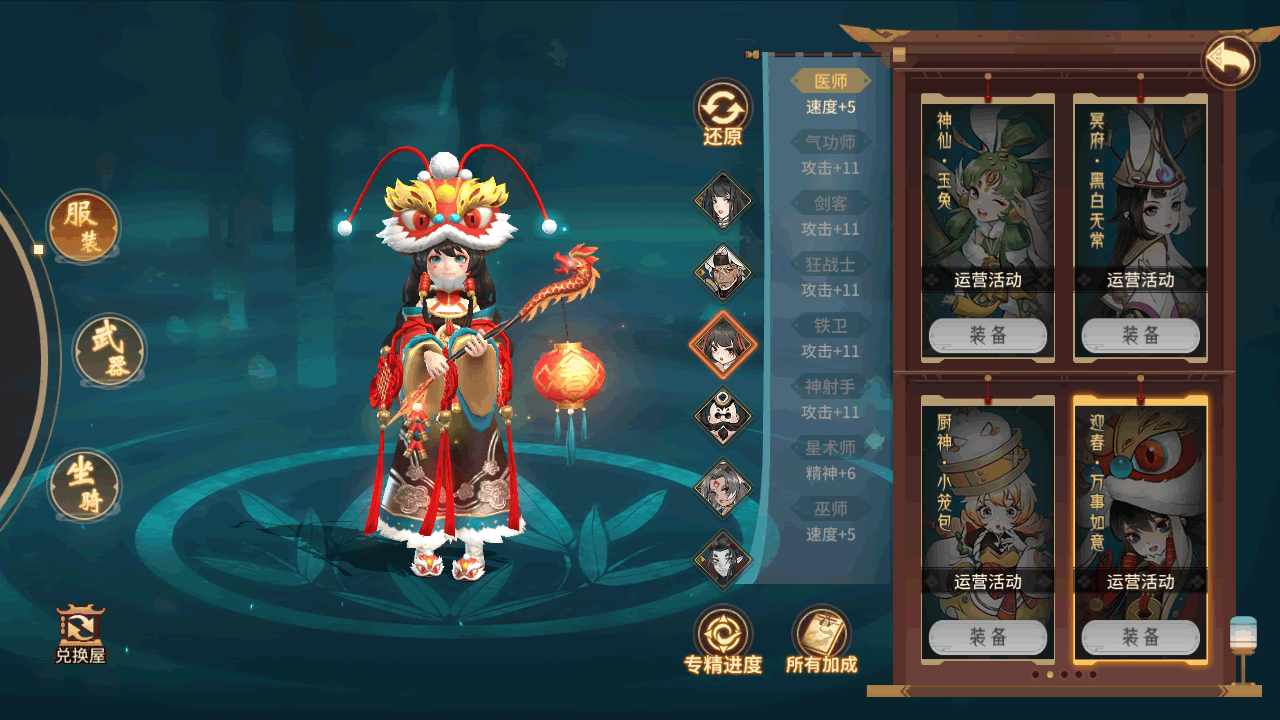This screenshot has height=720, width=1280.
Task: Click the 还原 reset button
Action: (722, 111)
